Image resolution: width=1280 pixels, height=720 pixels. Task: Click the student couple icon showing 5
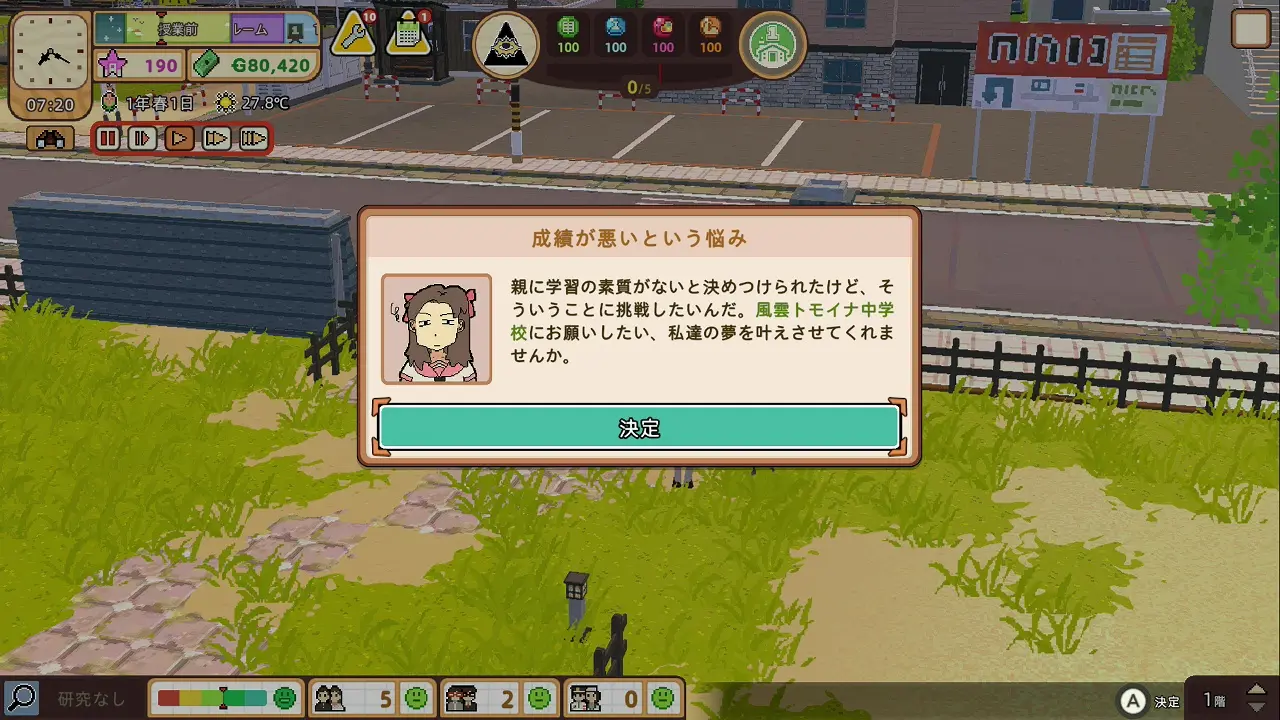coord(330,700)
